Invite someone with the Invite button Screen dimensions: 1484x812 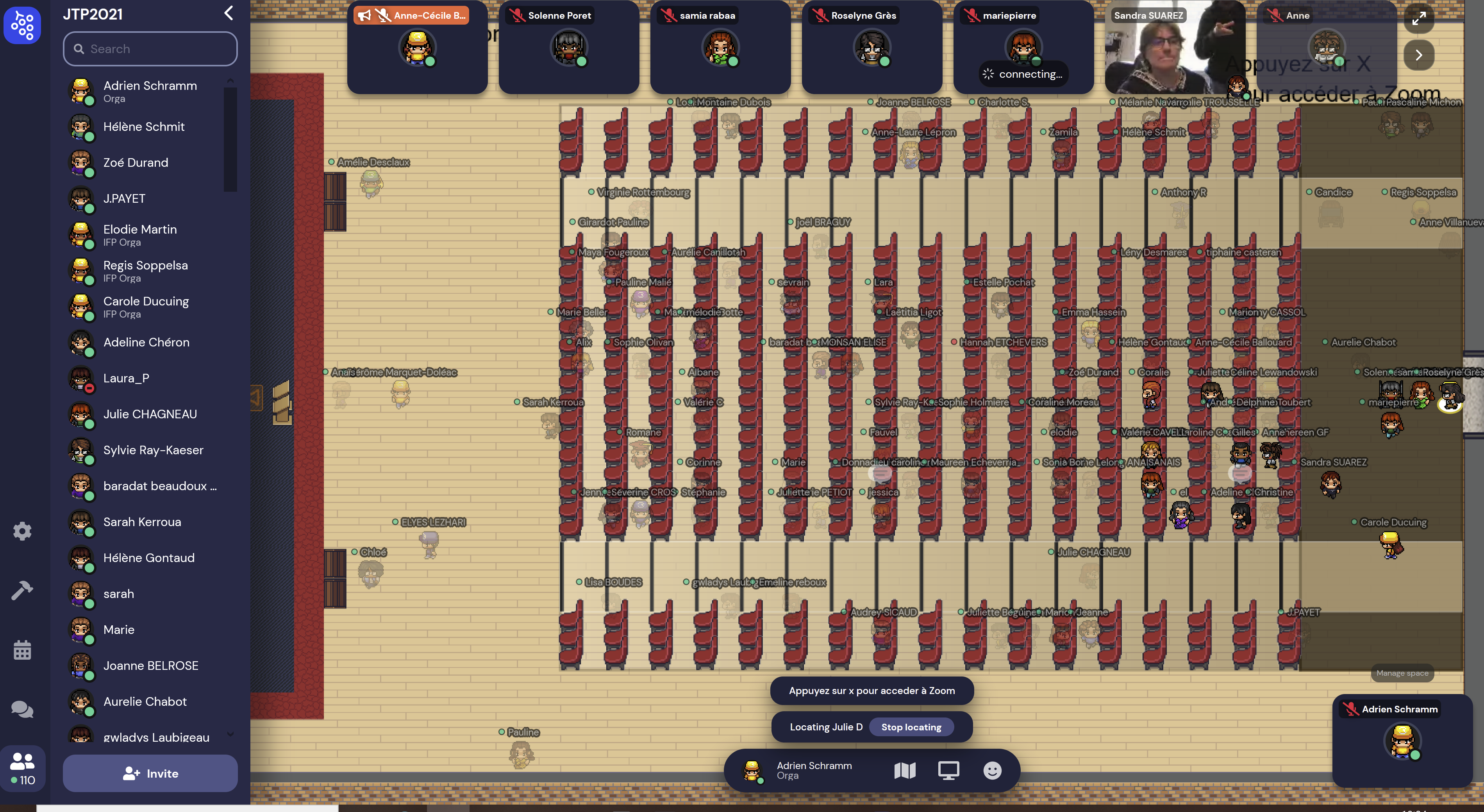pyautogui.click(x=150, y=773)
